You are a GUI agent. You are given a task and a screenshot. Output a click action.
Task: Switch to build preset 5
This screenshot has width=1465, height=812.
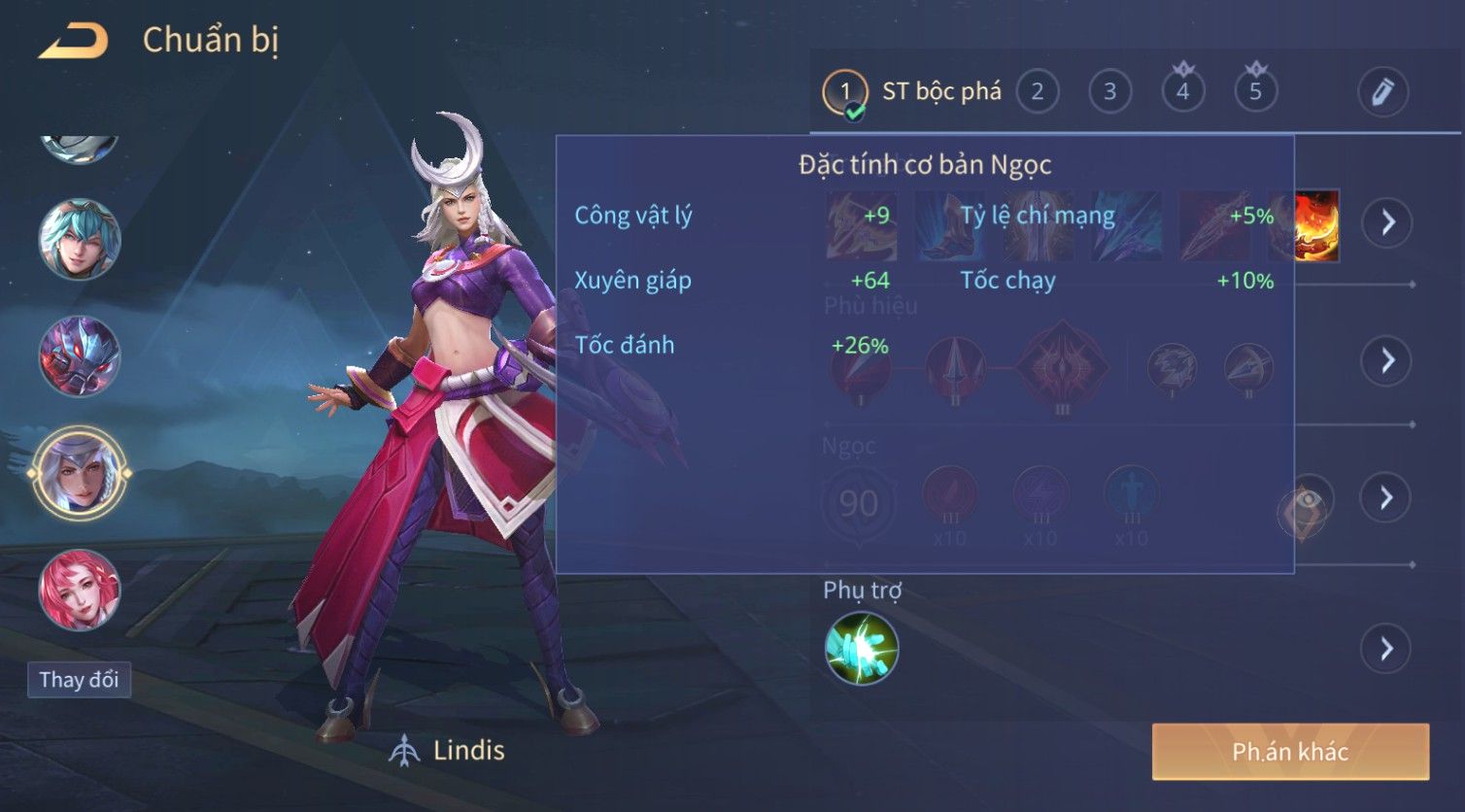1255,92
